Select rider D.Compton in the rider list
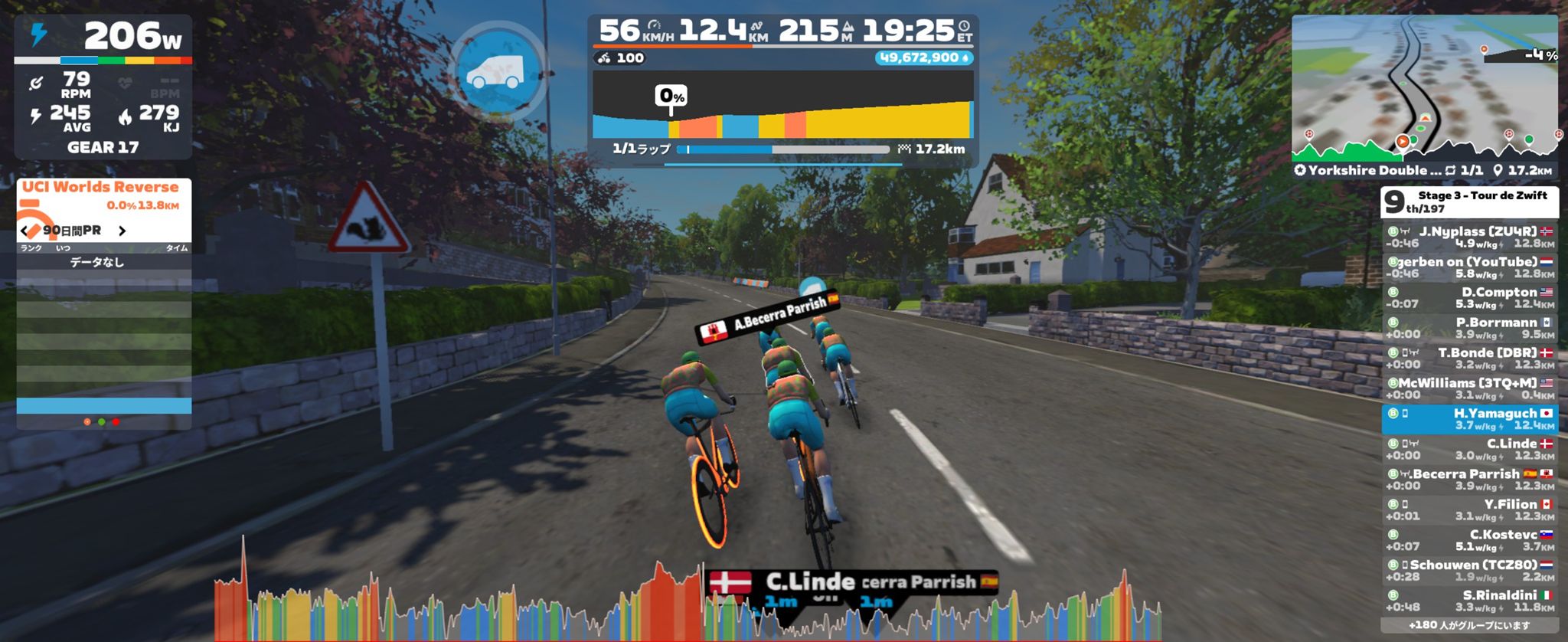 tap(1469, 297)
